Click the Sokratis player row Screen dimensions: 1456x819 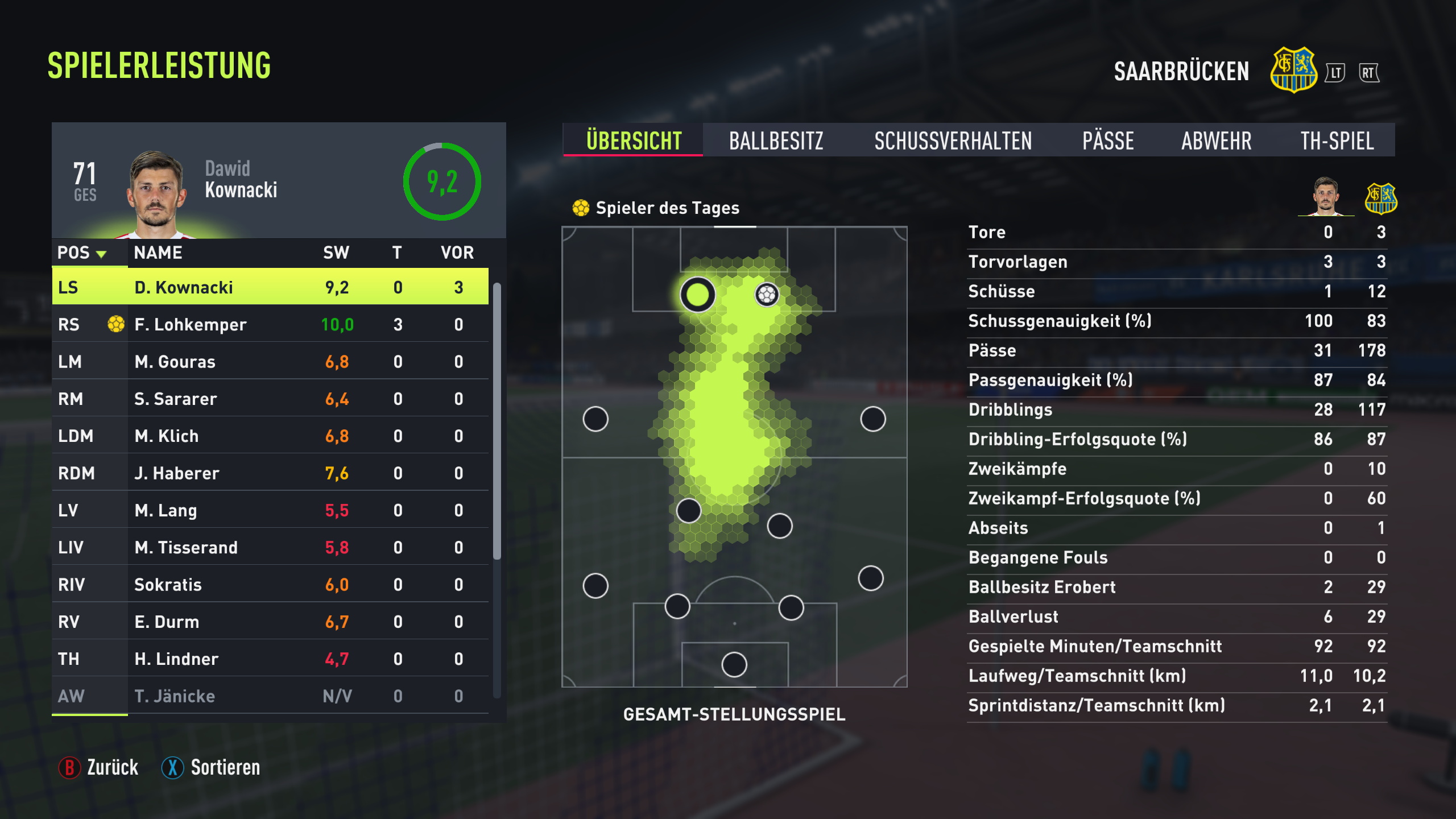point(270,585)
